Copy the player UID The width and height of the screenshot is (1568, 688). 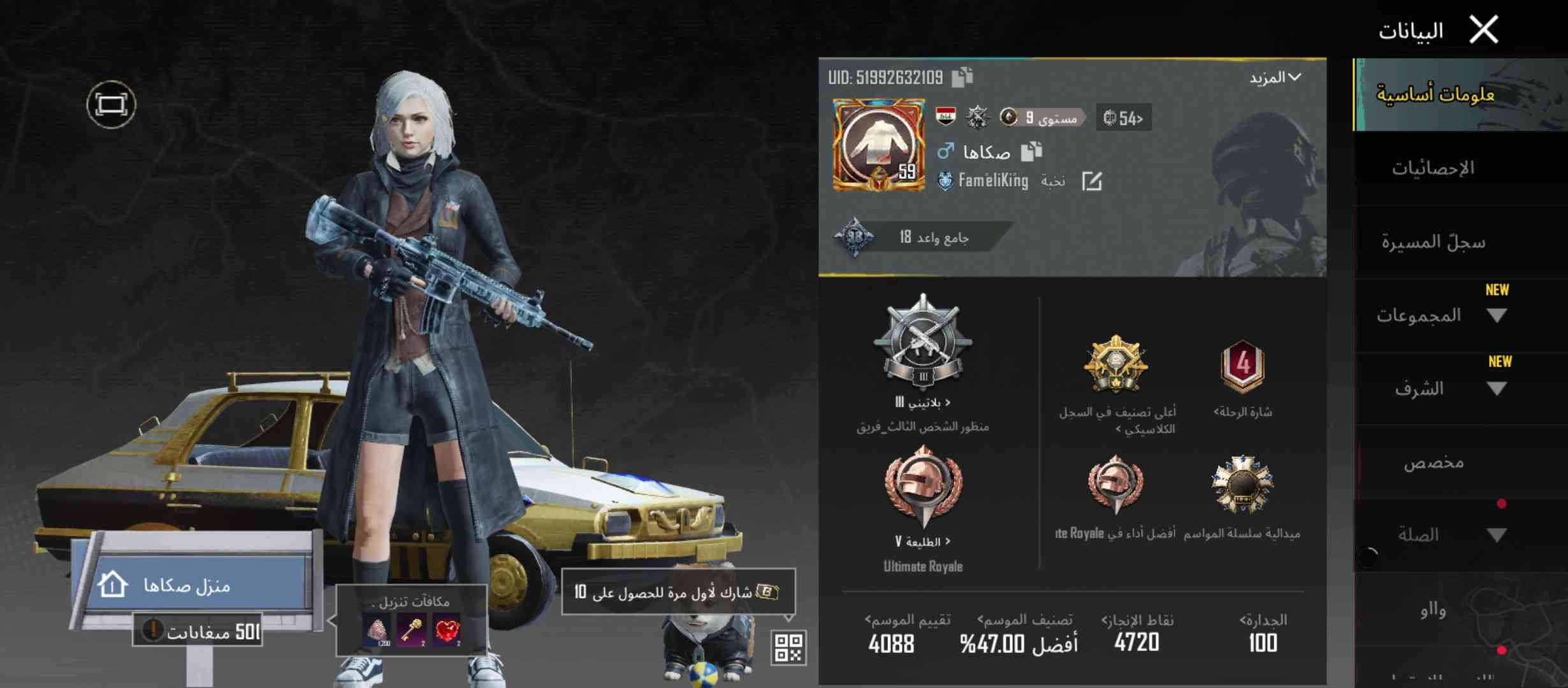coord(962,77)
